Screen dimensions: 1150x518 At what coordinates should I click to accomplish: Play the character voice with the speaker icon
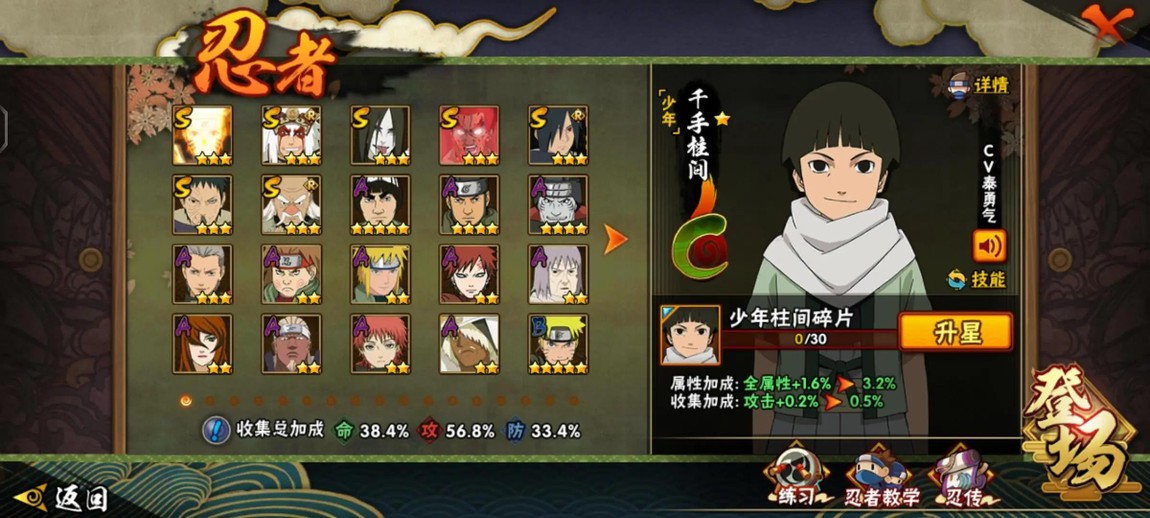(989, 245)
